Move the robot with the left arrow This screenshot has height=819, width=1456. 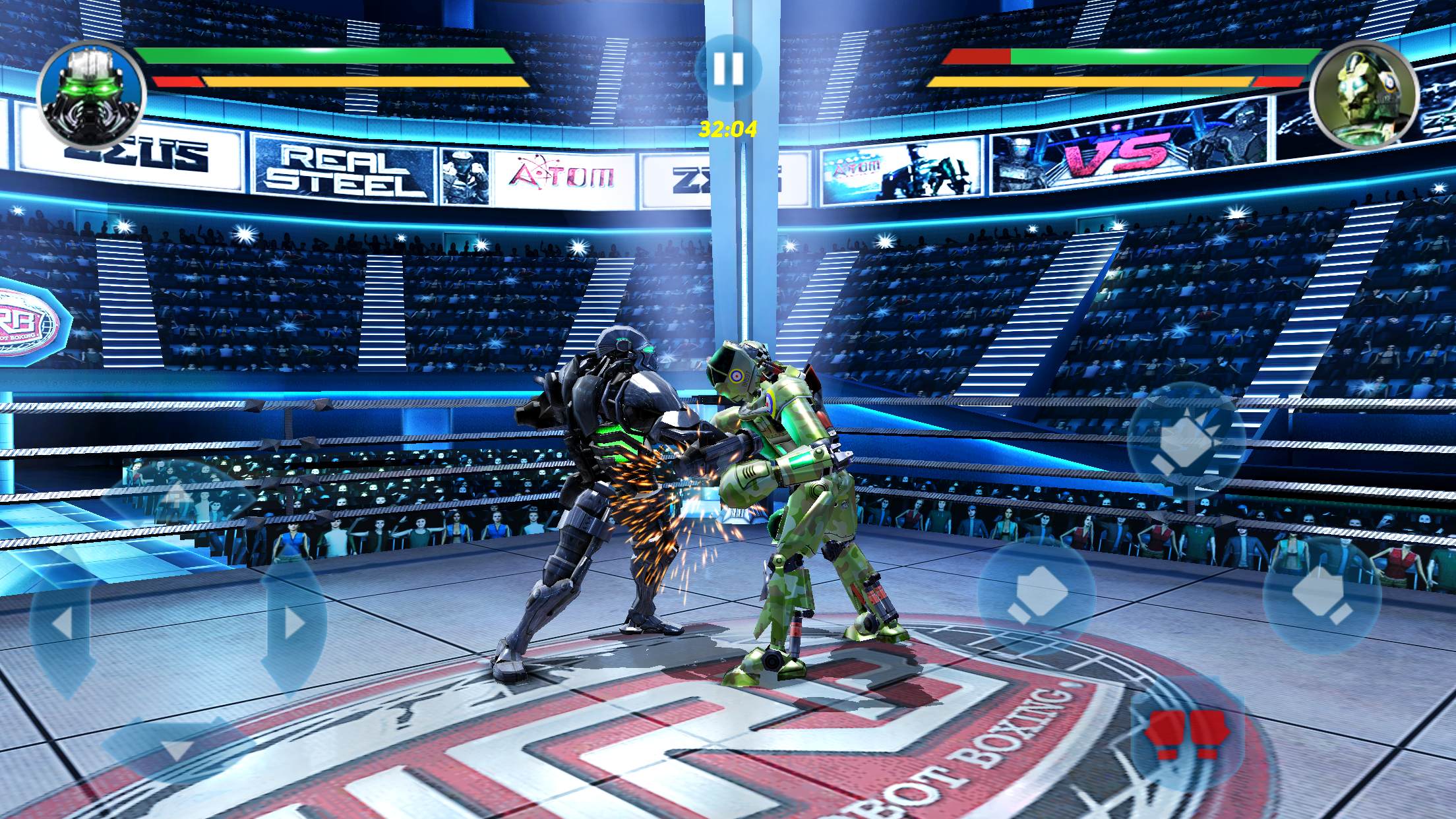63,623
